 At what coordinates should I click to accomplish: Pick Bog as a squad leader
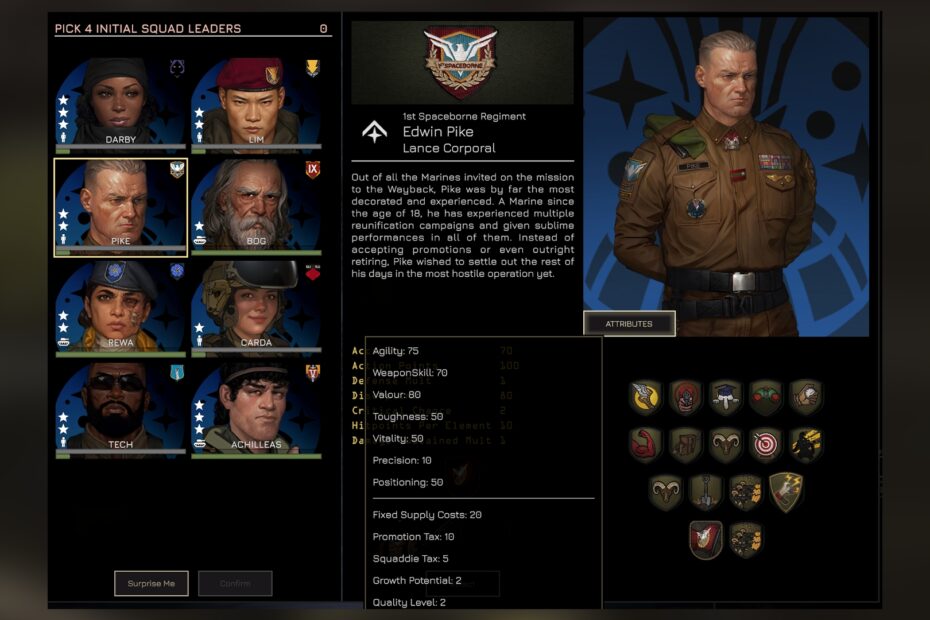point(255,205)
